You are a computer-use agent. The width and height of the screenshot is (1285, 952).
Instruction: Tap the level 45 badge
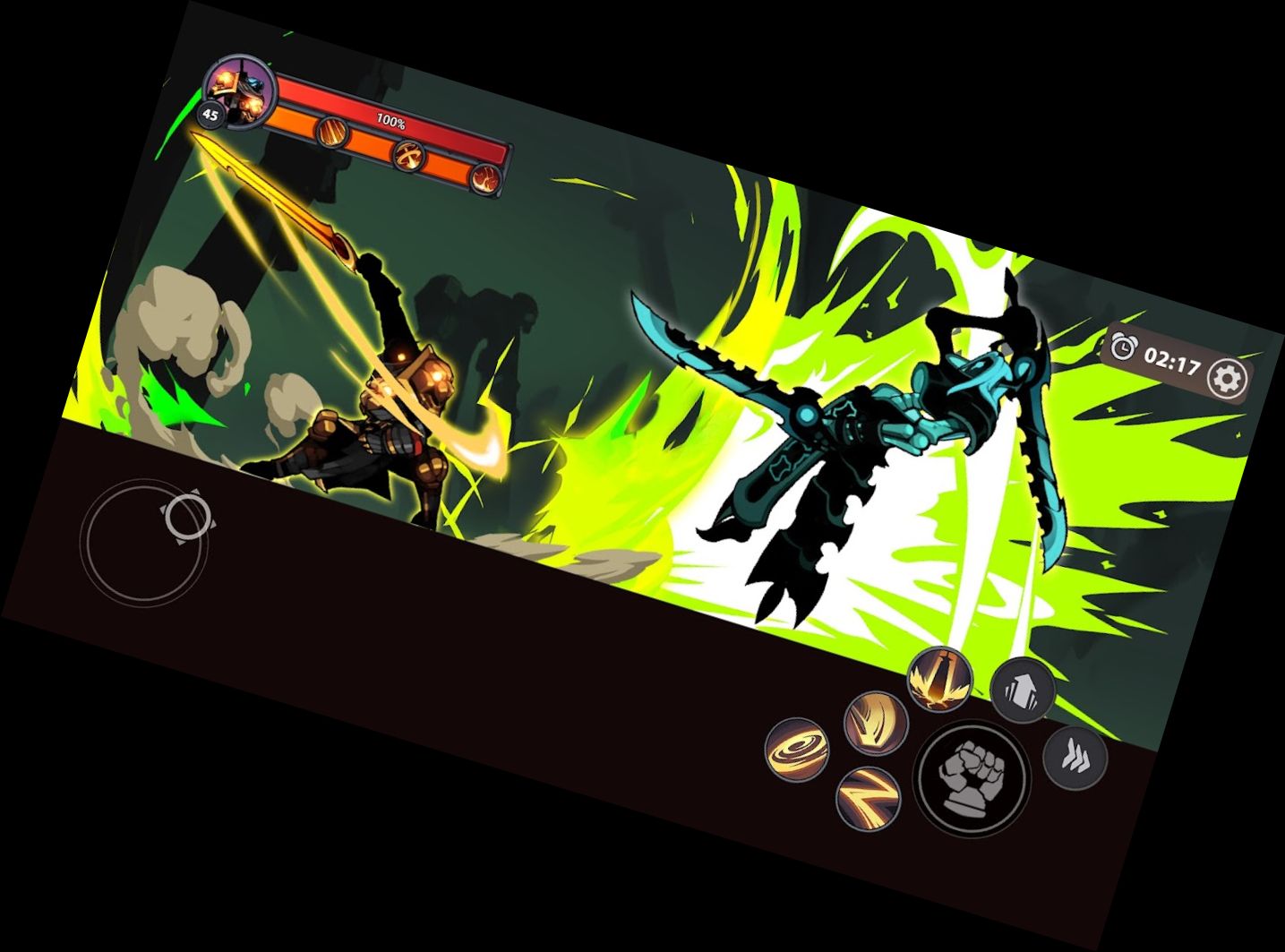click(x=210, y=113)
